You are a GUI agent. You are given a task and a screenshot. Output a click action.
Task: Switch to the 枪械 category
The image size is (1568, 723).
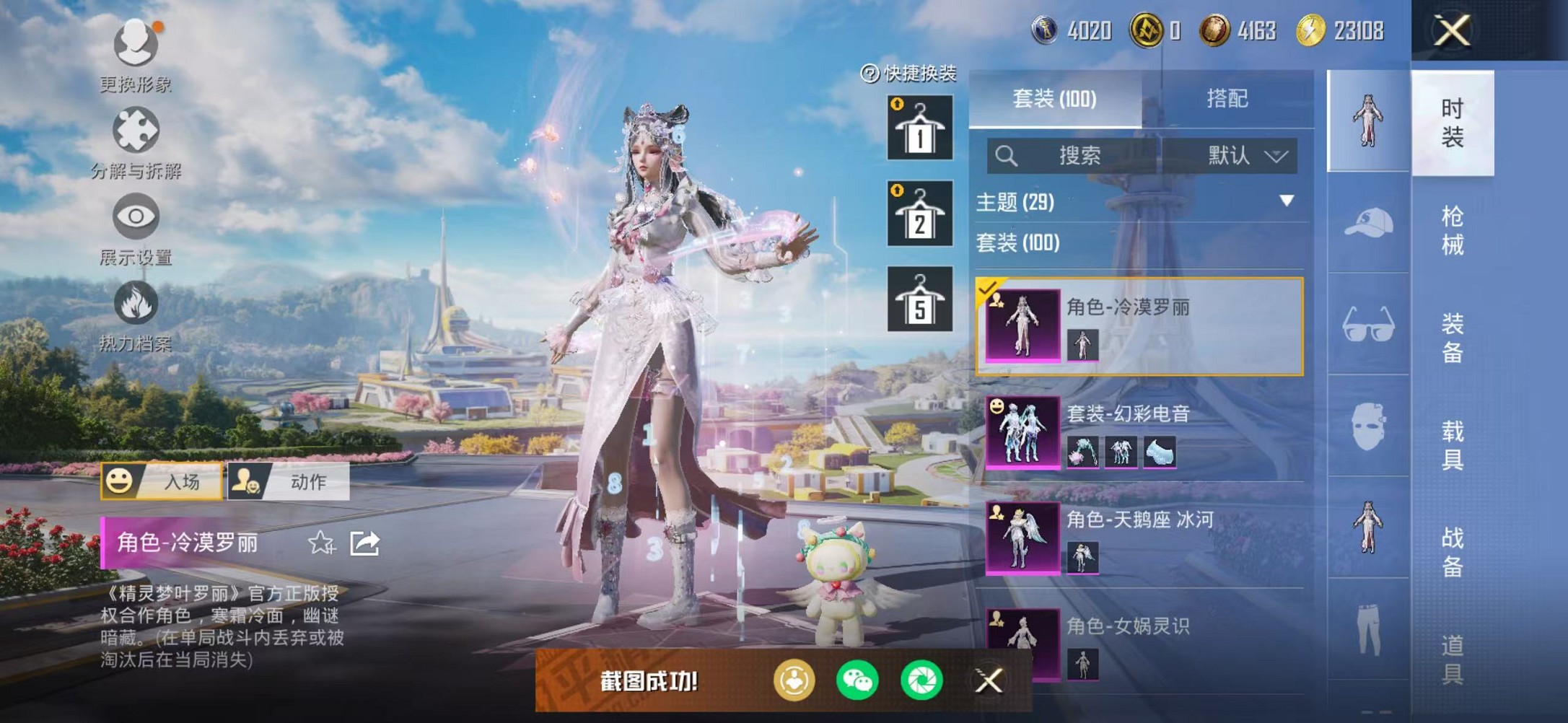1452,231
